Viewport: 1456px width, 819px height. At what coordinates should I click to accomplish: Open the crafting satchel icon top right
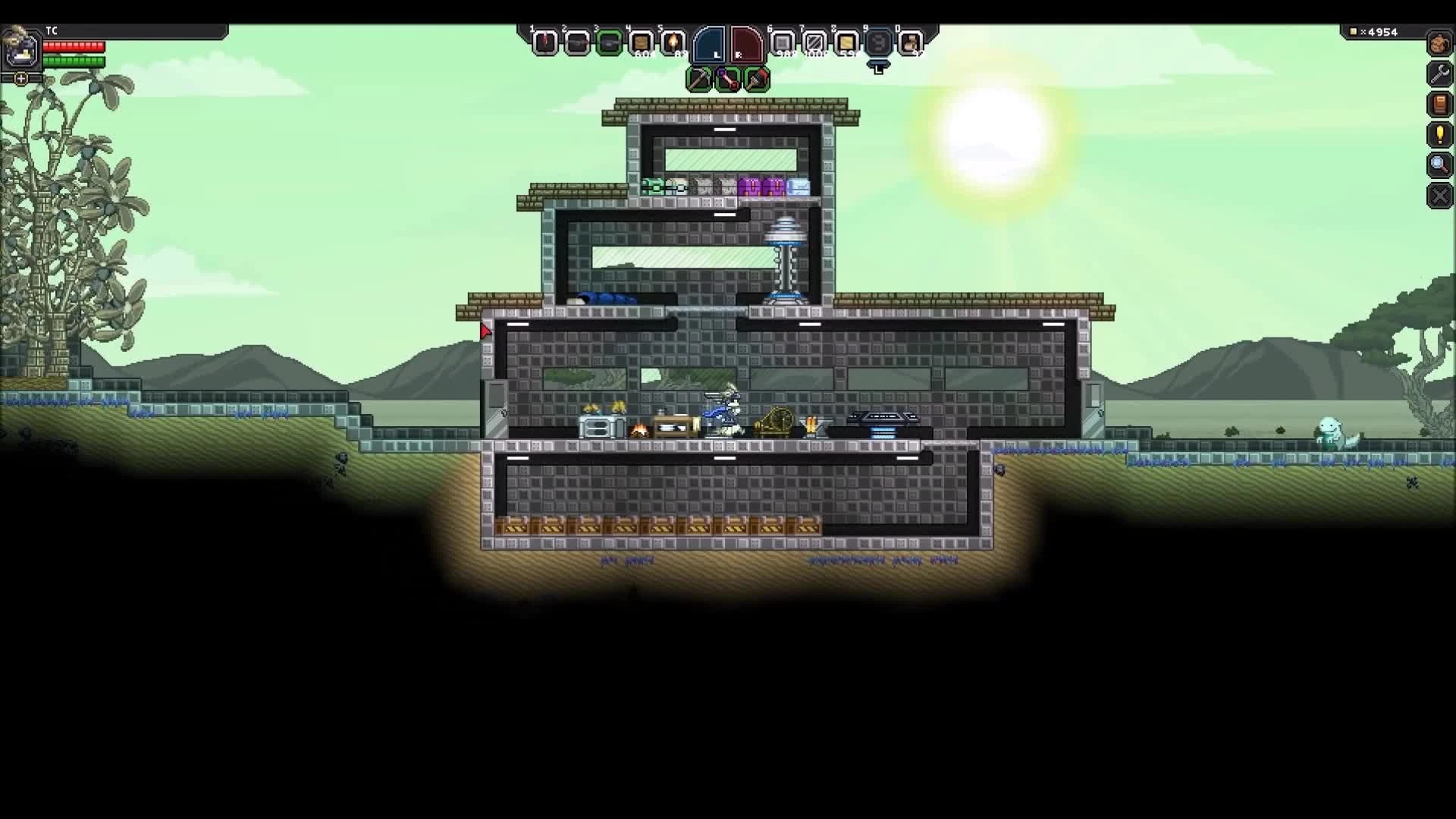point(1441,44)
